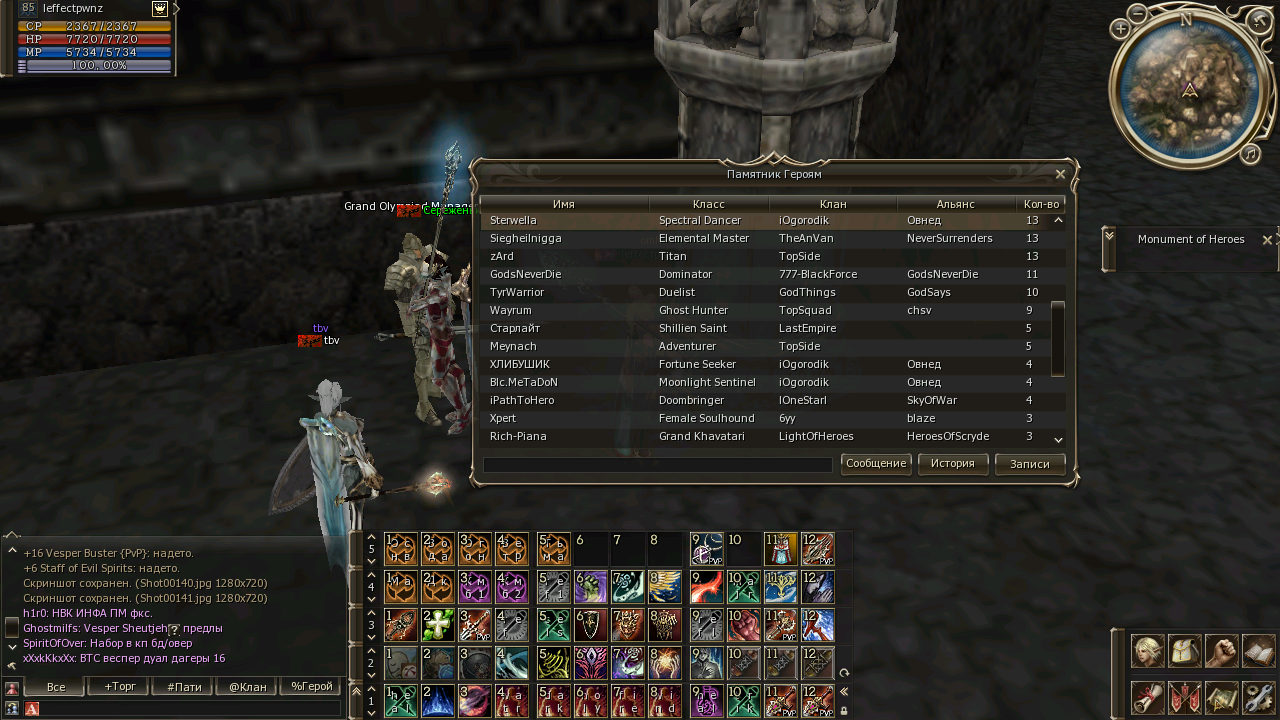
Task: Click the Сообщение button
Action: [x=876, y=464]
